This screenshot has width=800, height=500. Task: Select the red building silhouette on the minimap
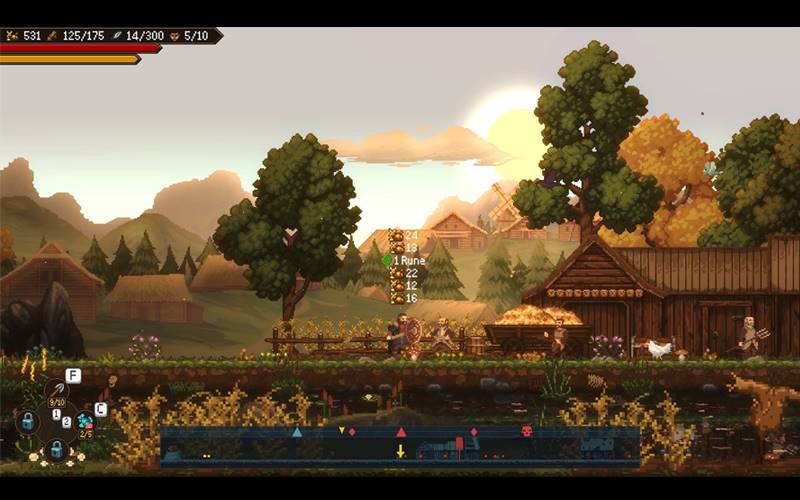(x=459, y=445)
